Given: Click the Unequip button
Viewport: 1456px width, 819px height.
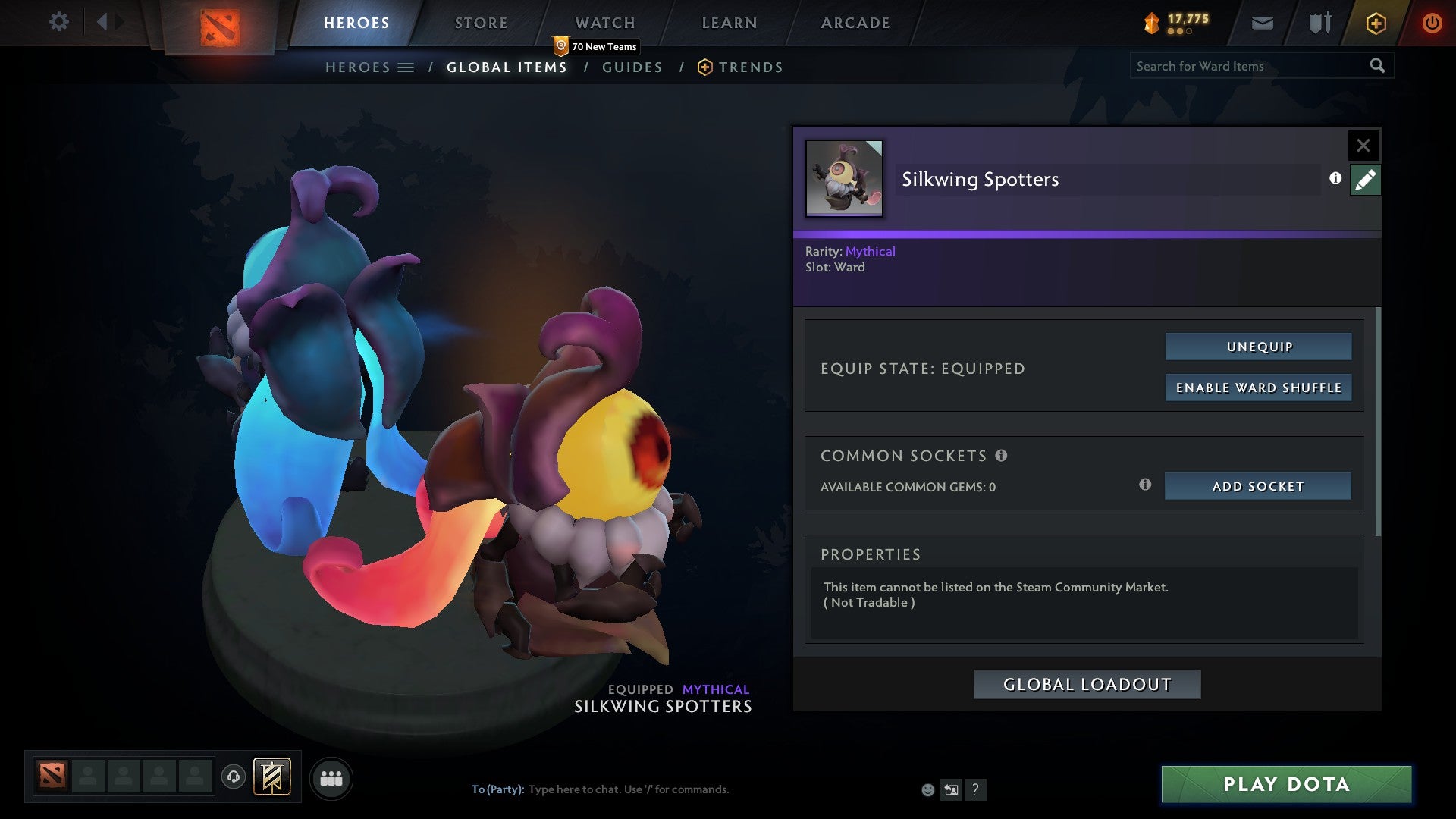Looking at the screenshot, I should point(1258,346).
